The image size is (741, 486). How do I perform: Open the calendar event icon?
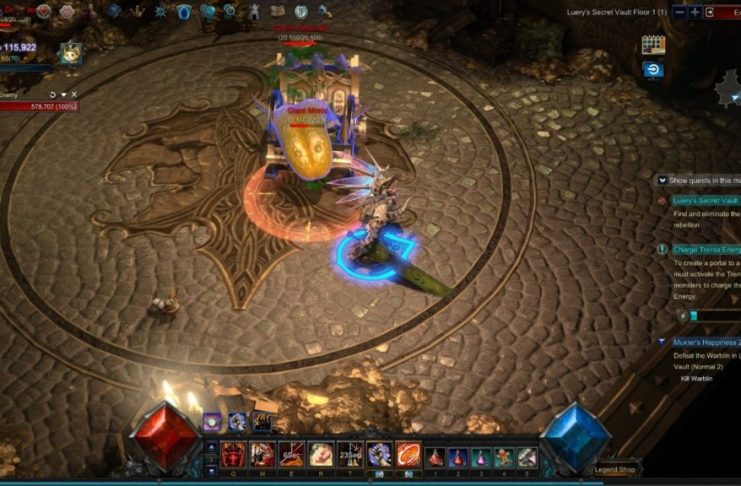coord(653,45)
